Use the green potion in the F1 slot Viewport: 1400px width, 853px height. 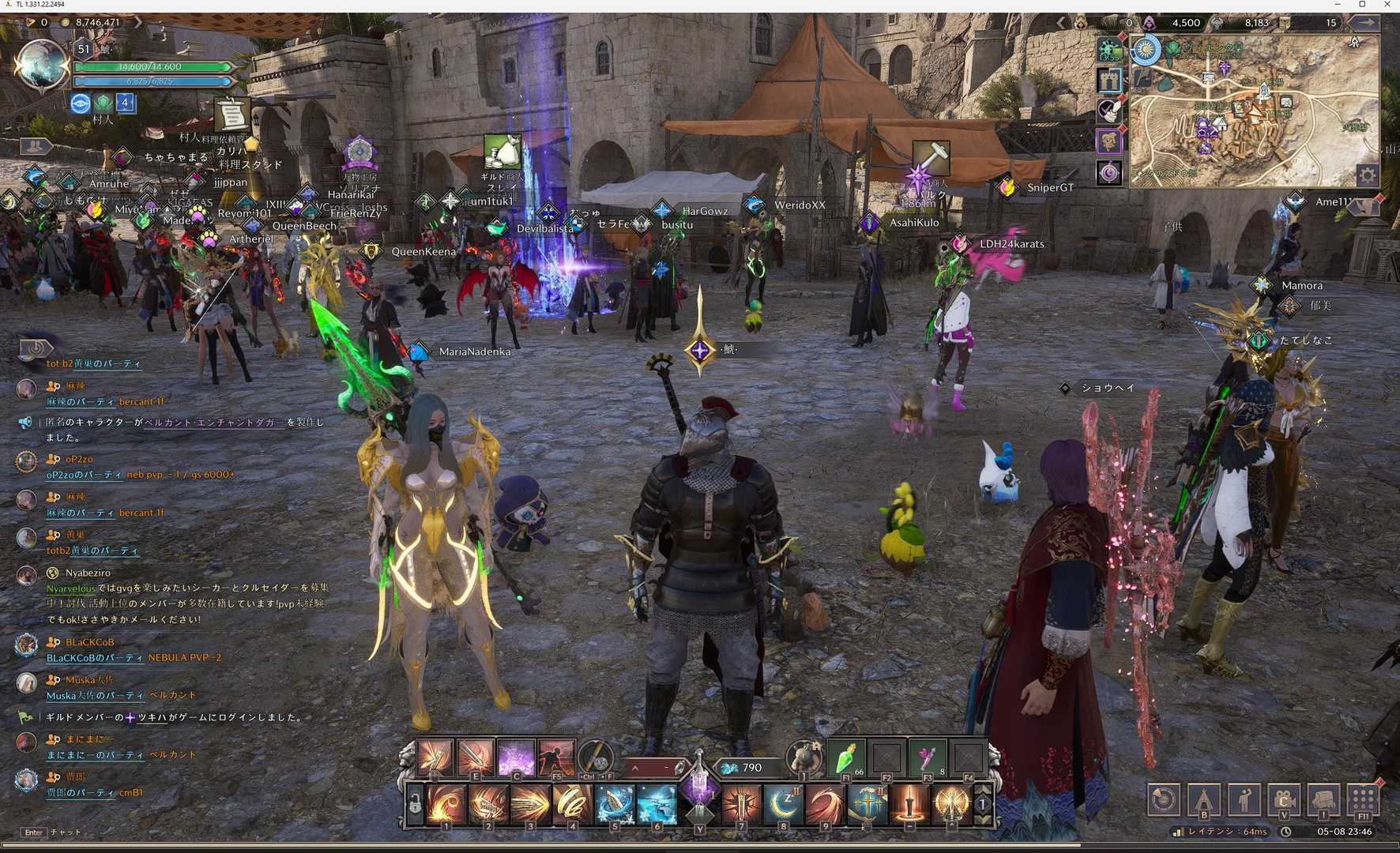(845, 758)
